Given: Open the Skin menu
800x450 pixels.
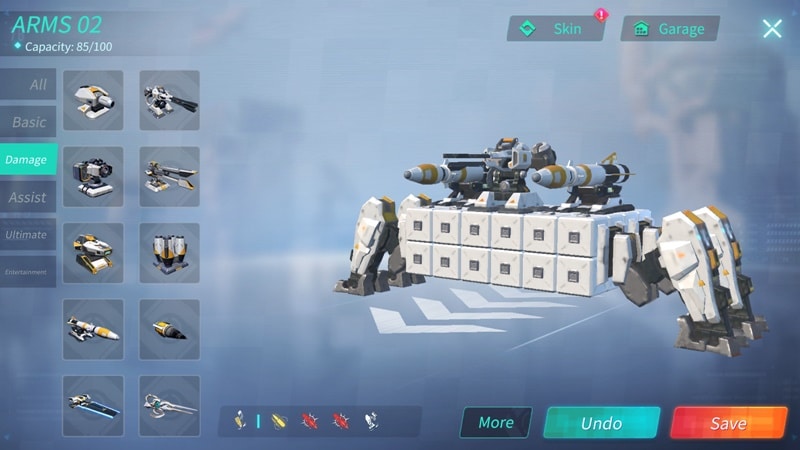Looking at the screenshot, I should 555,29.
